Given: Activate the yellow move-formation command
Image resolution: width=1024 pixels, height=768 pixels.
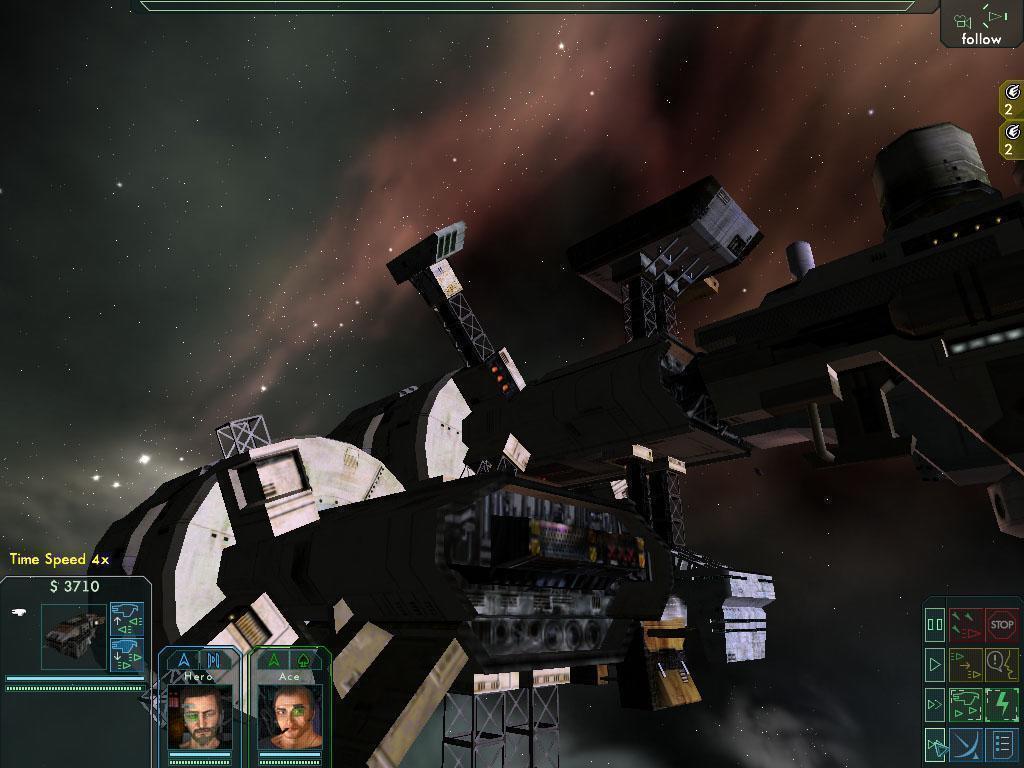Looking at the screenshot, I should tap(966, 663).
